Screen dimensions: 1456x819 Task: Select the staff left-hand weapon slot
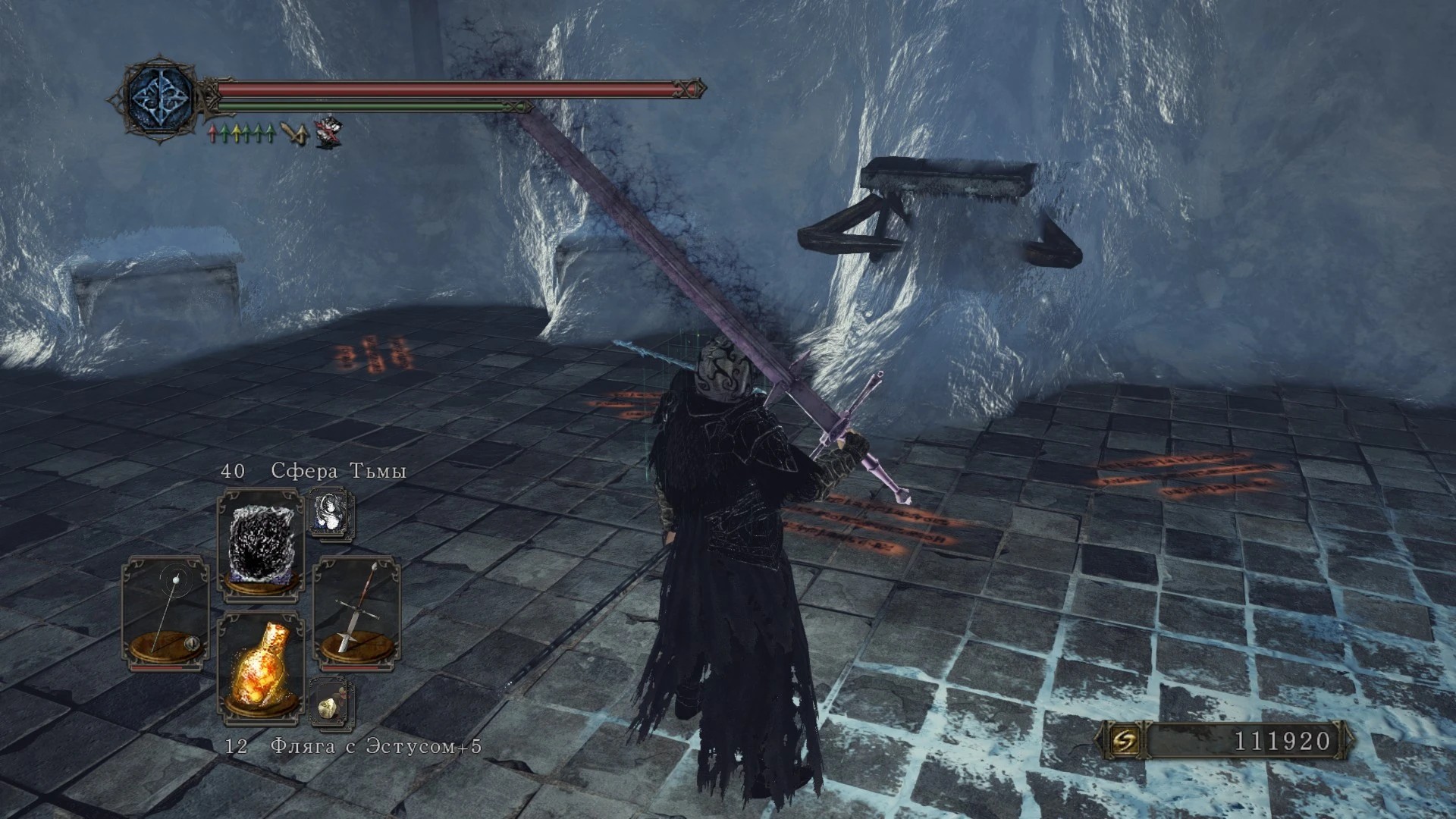[165, 612]
